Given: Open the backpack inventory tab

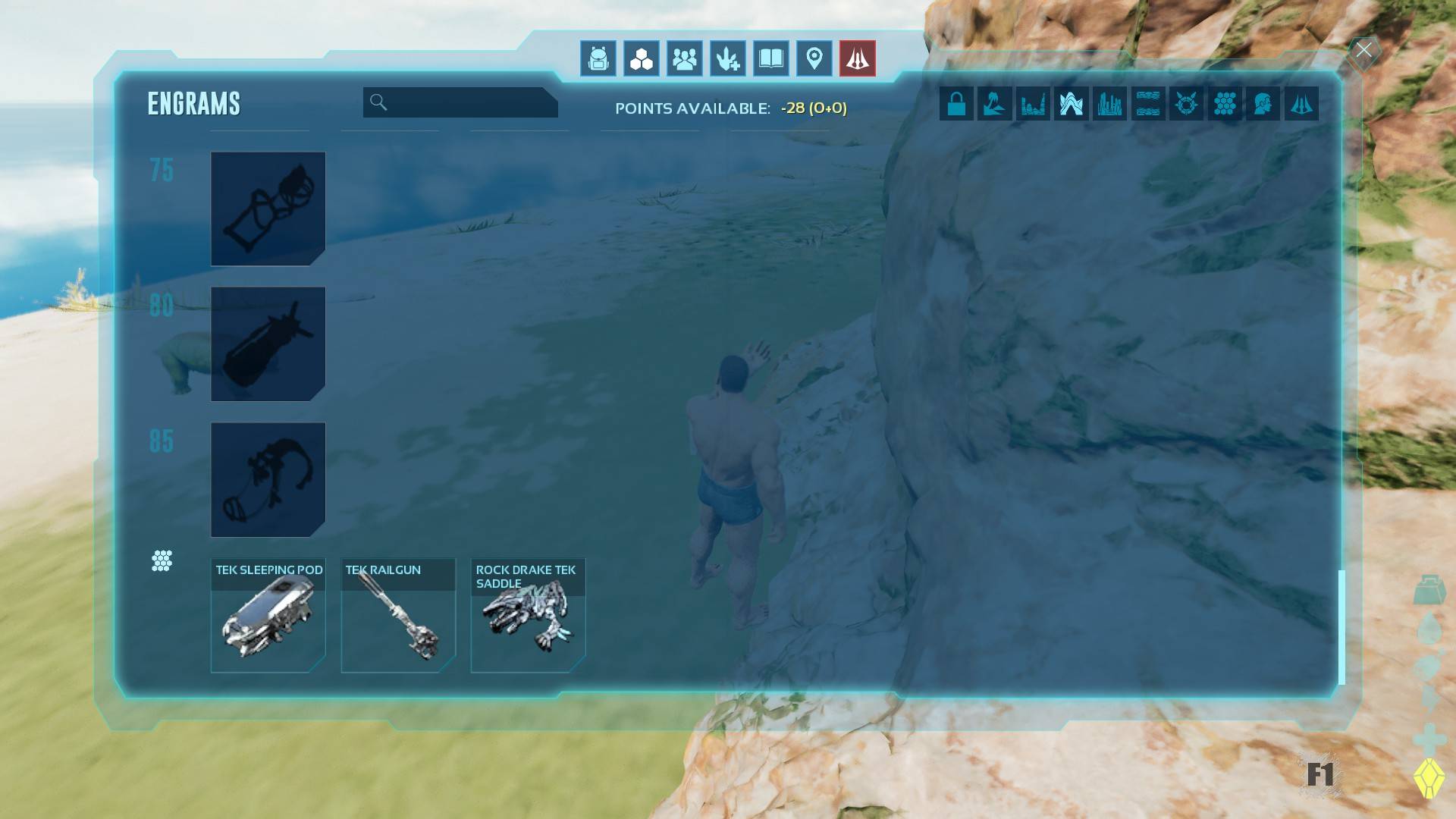Looking at the screenshot, I should [598, 58].
